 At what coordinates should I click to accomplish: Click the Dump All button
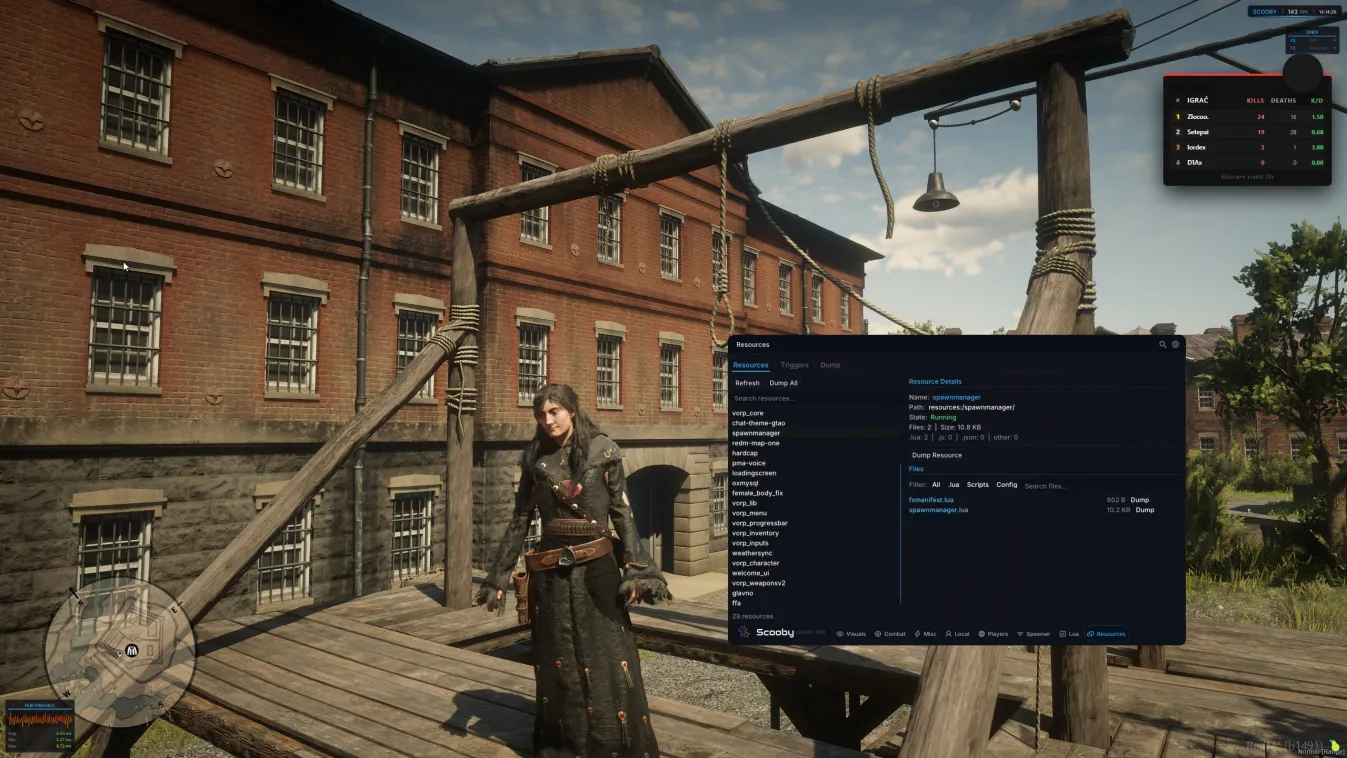click(x=783, y=382)
